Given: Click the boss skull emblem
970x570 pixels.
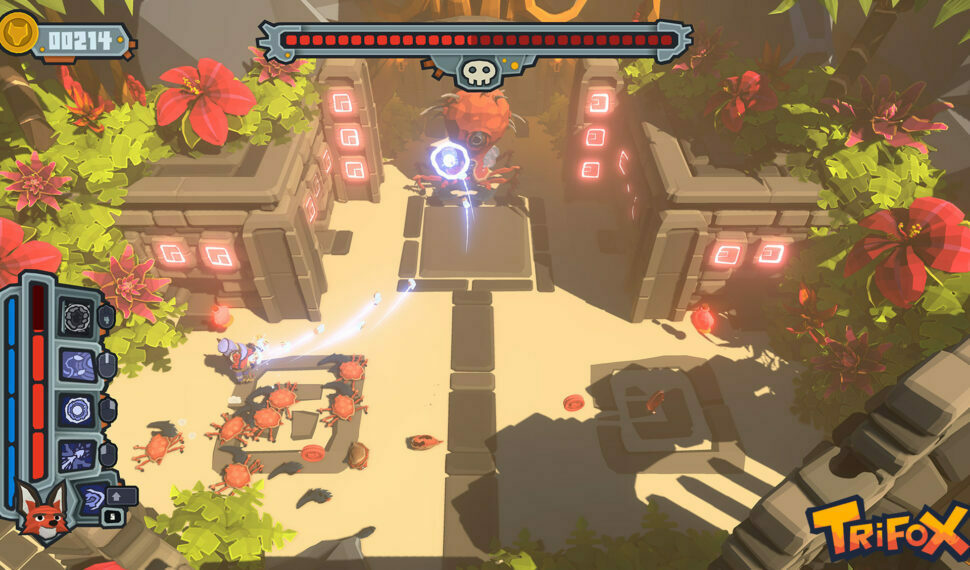Looking at the screenshot, I should click(x=475, y=71).
